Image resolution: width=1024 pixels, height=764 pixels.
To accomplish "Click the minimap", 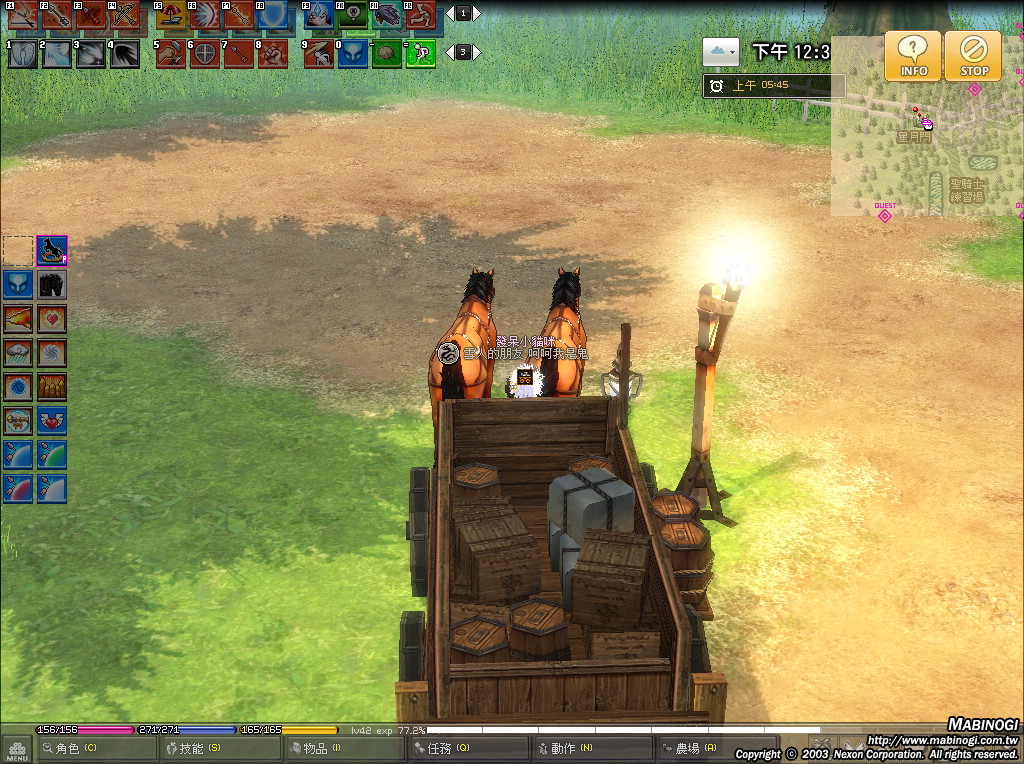I will (925, 130).
